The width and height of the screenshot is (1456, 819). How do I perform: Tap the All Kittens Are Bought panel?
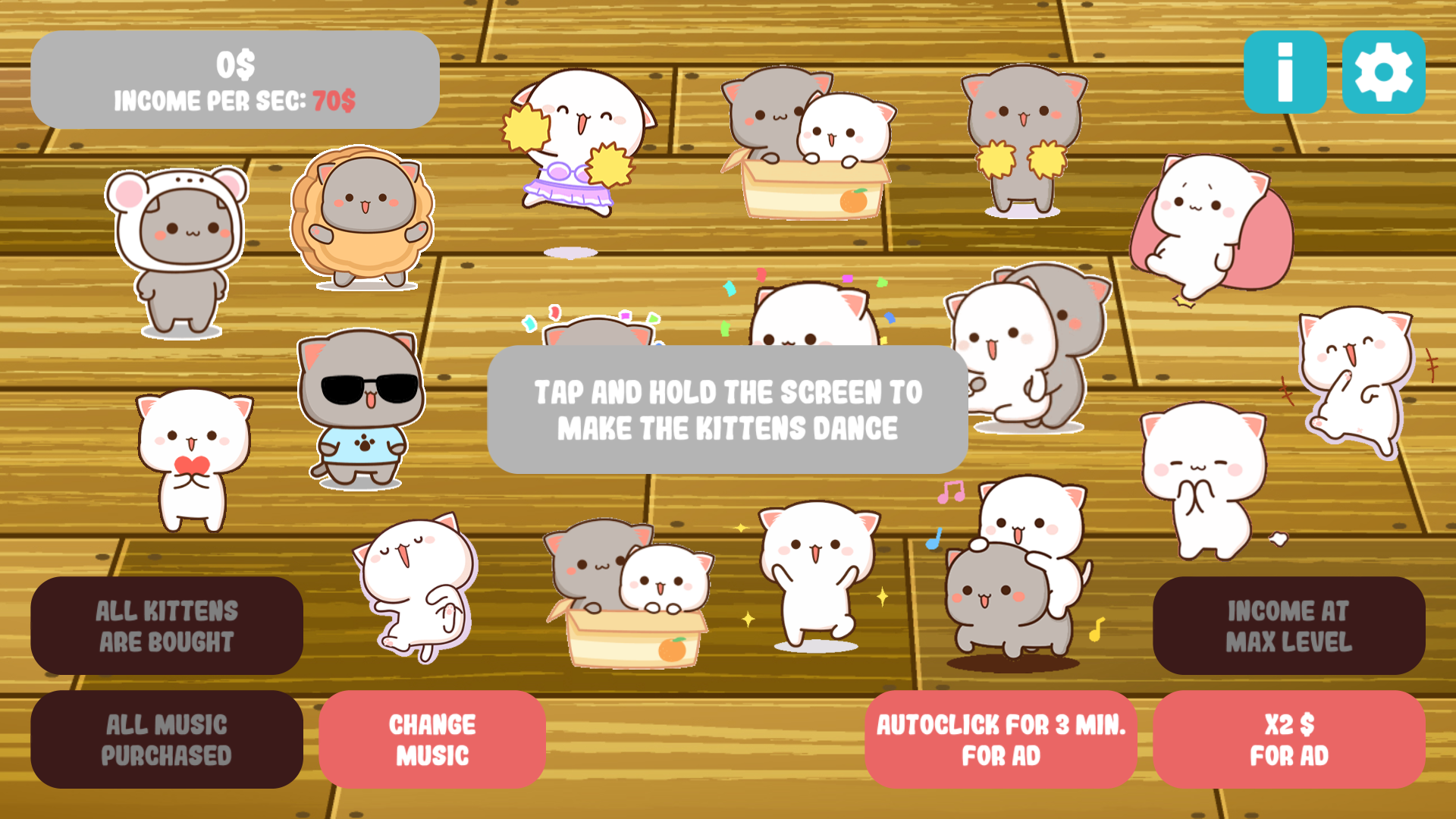(x=166, y=626)
